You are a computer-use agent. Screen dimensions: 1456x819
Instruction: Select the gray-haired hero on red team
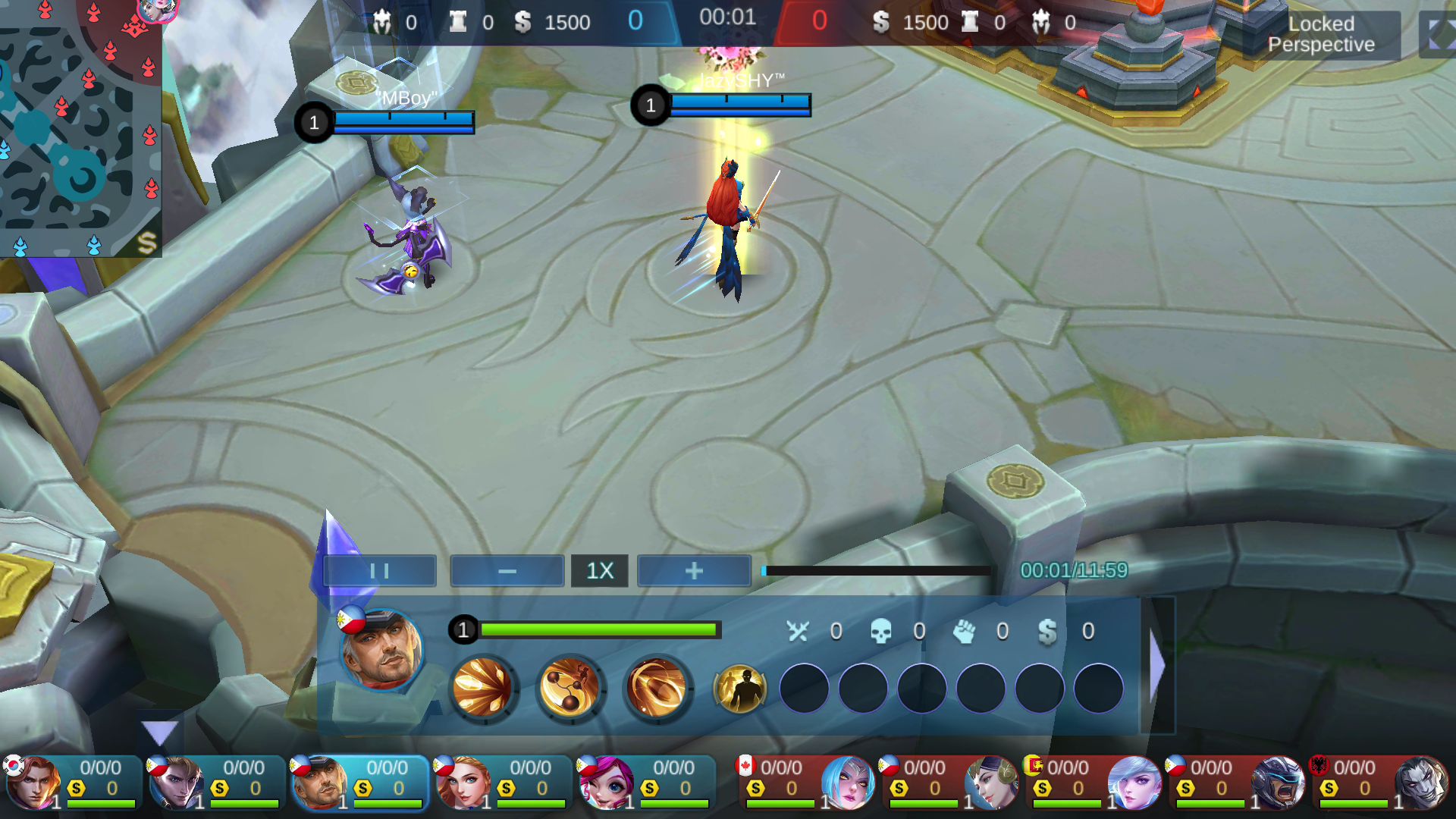pyautogui.click(x=1379, y=783)
